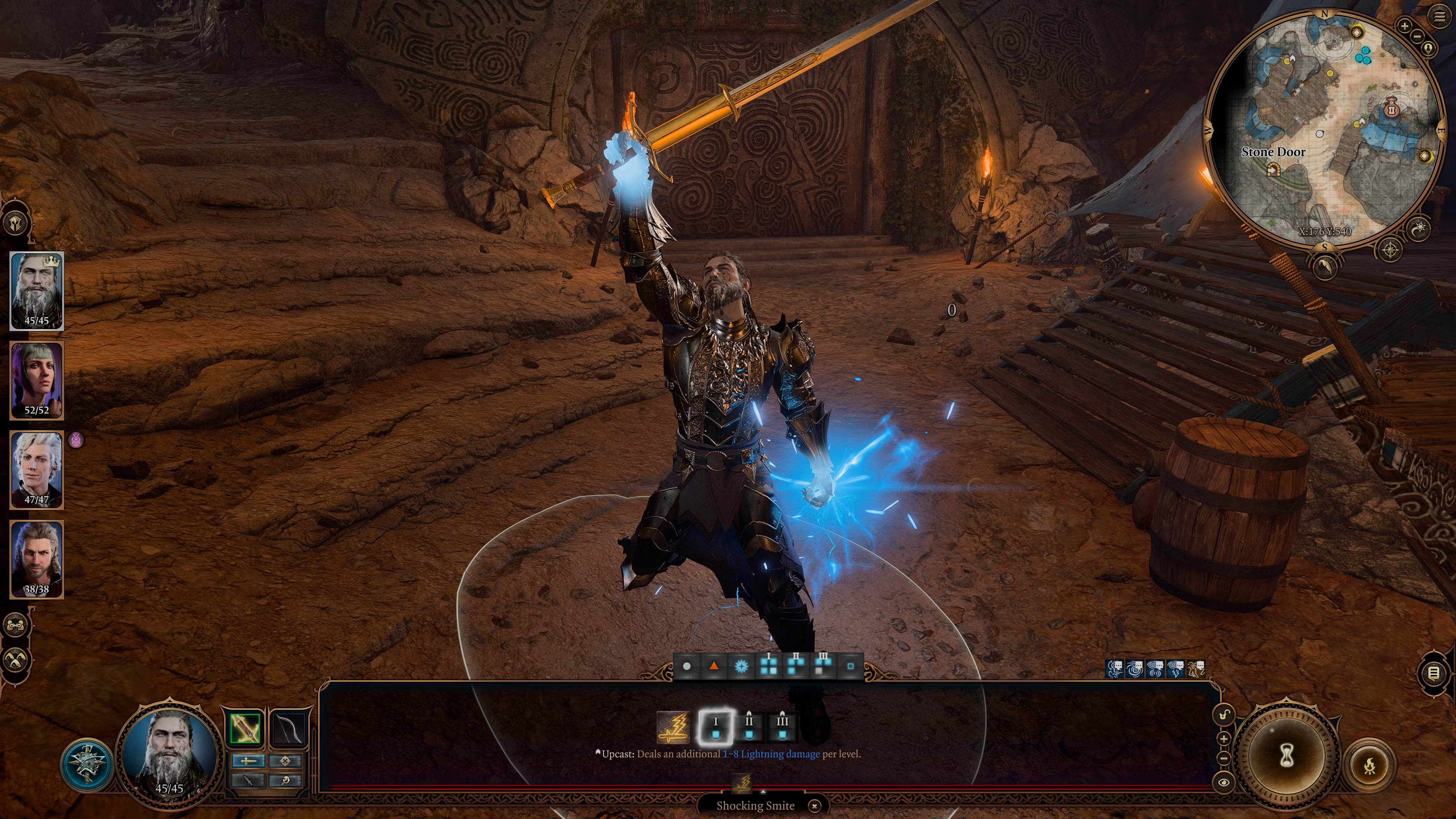
Task: Equip the melee greatsword weapon set
Action: (x=246, y=728)
